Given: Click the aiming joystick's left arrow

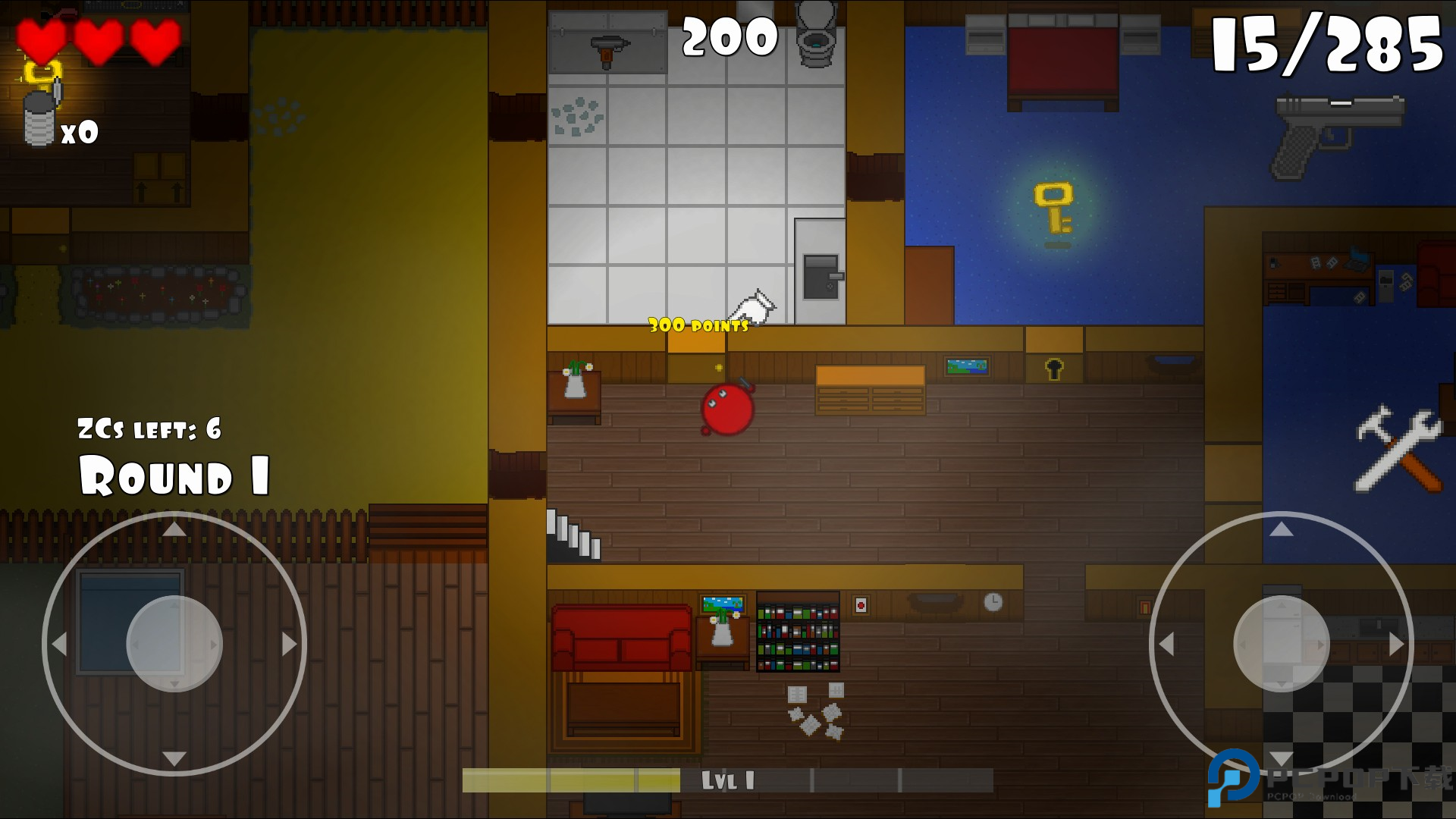Looking at the screenshot, I should point(1166,644).
